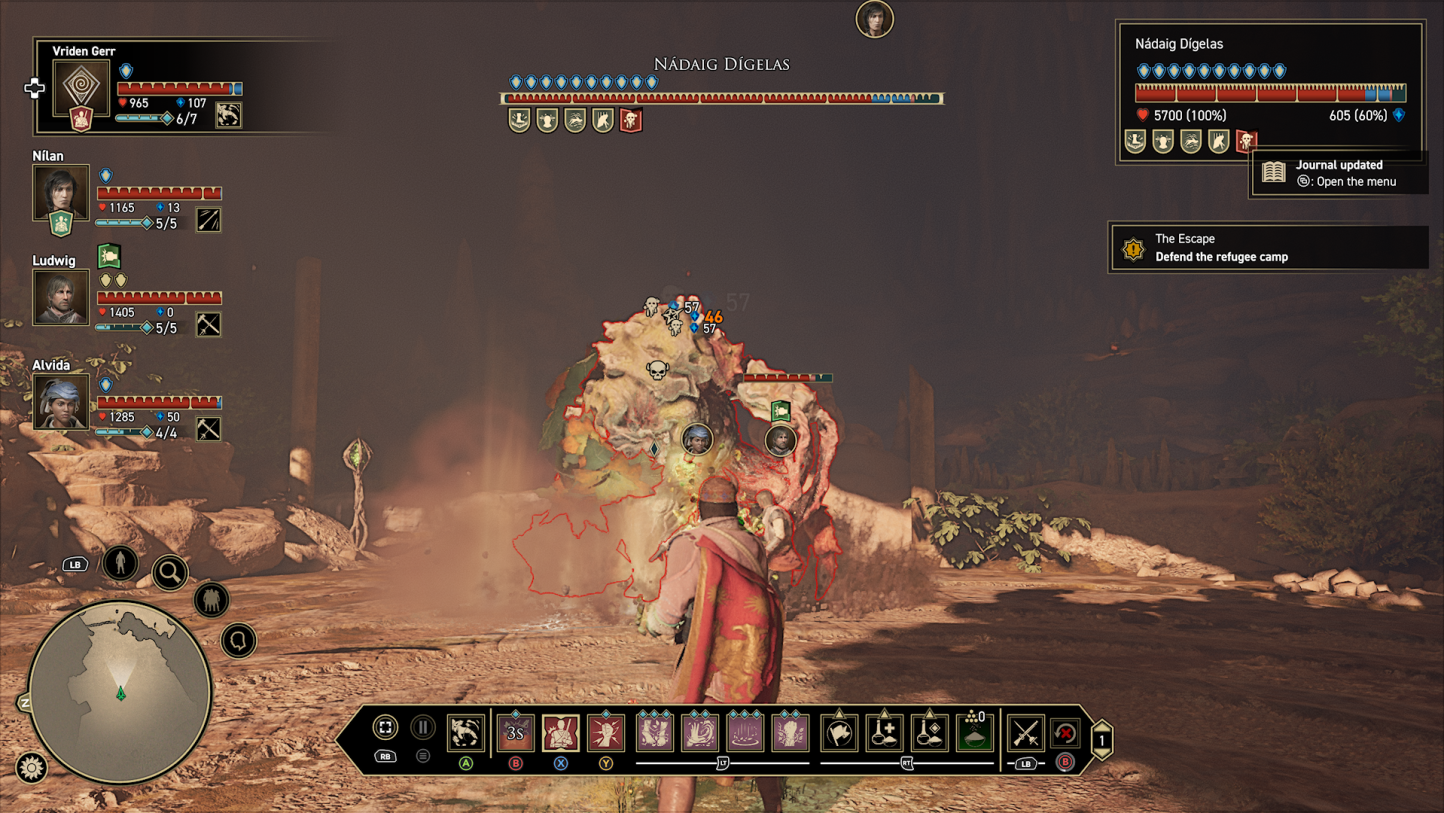
Task: Use the healing flask with plus sign
Action: click(884, 733)
